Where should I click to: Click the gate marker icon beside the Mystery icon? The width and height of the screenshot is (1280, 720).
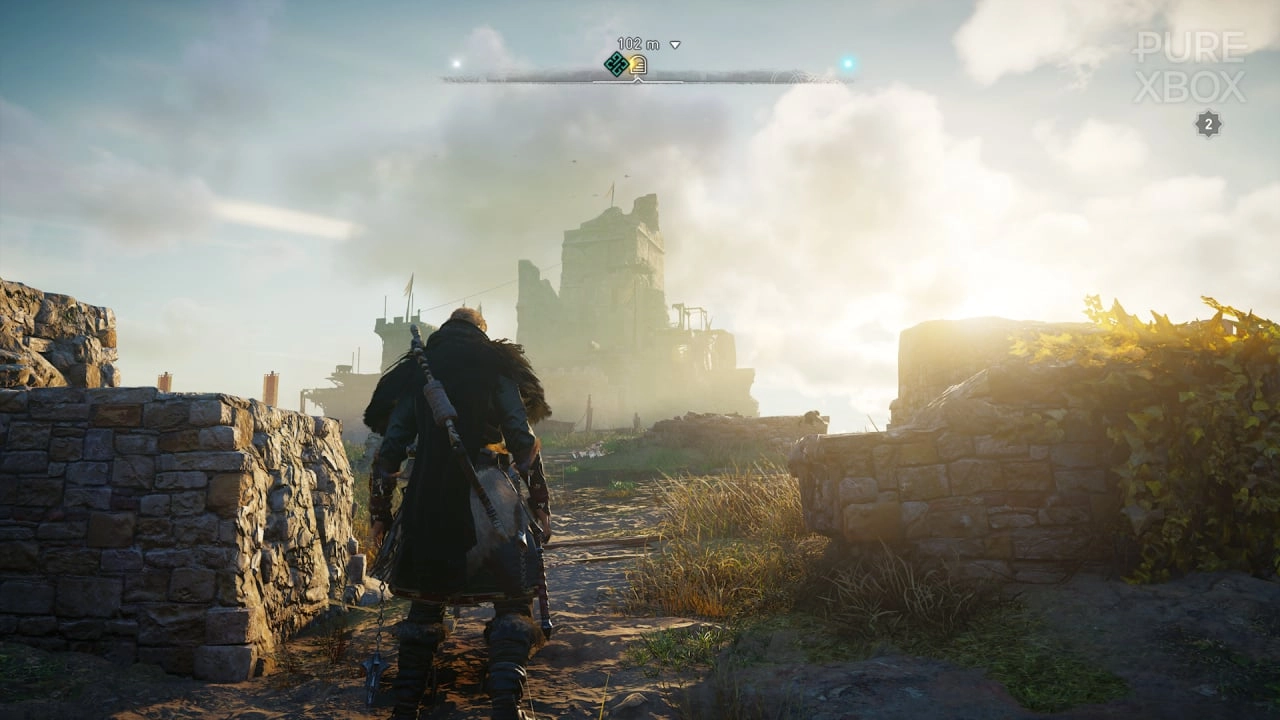[638, 64]
